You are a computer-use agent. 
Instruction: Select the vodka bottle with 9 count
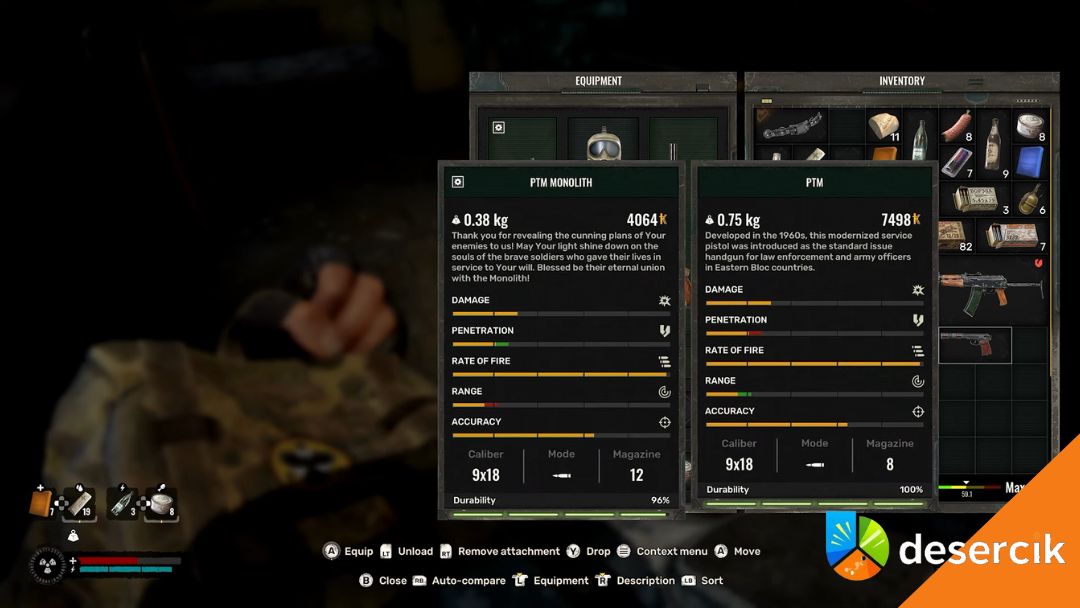(993, 143)
